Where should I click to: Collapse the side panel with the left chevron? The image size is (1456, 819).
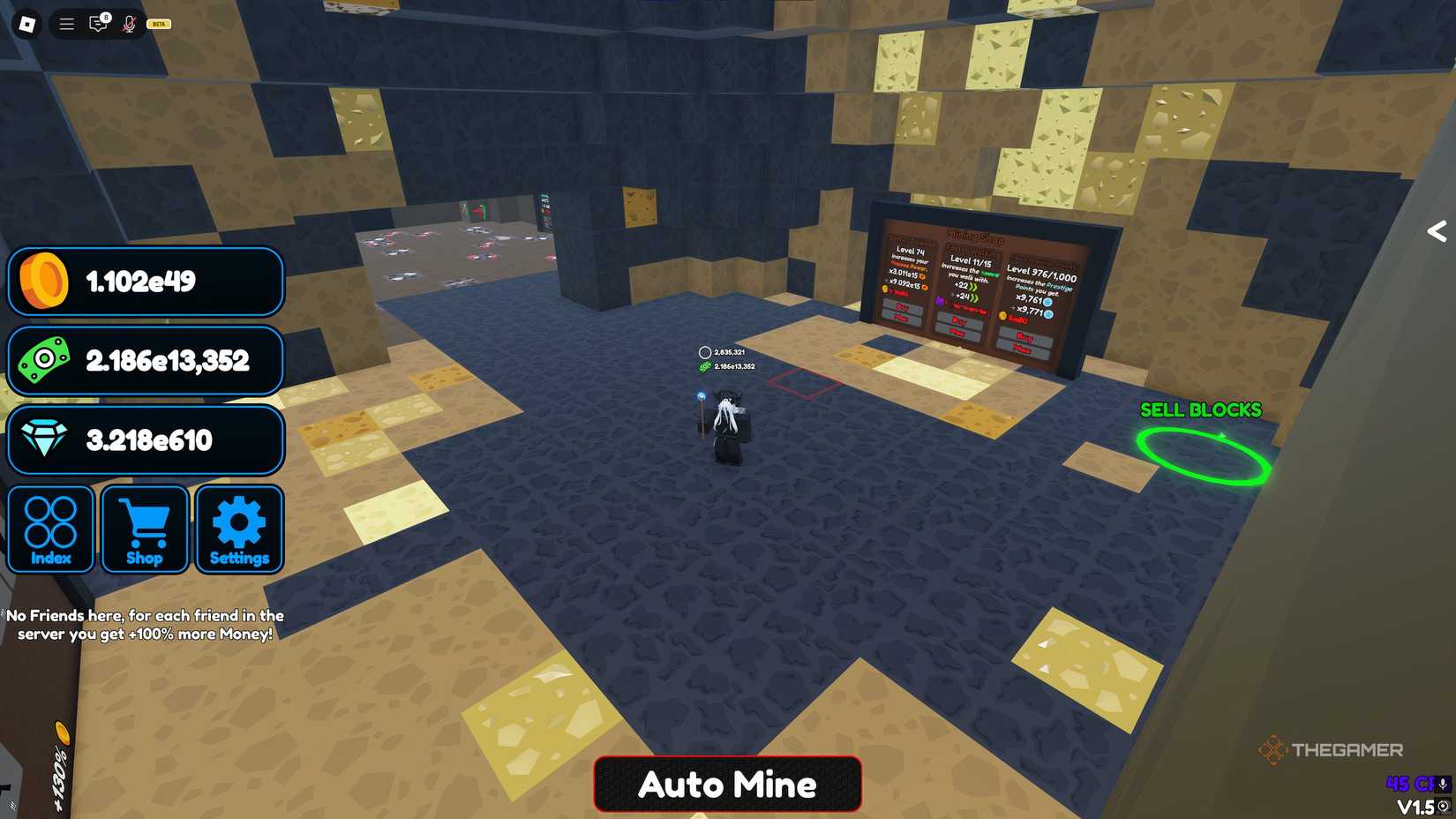click(1436, 231)
